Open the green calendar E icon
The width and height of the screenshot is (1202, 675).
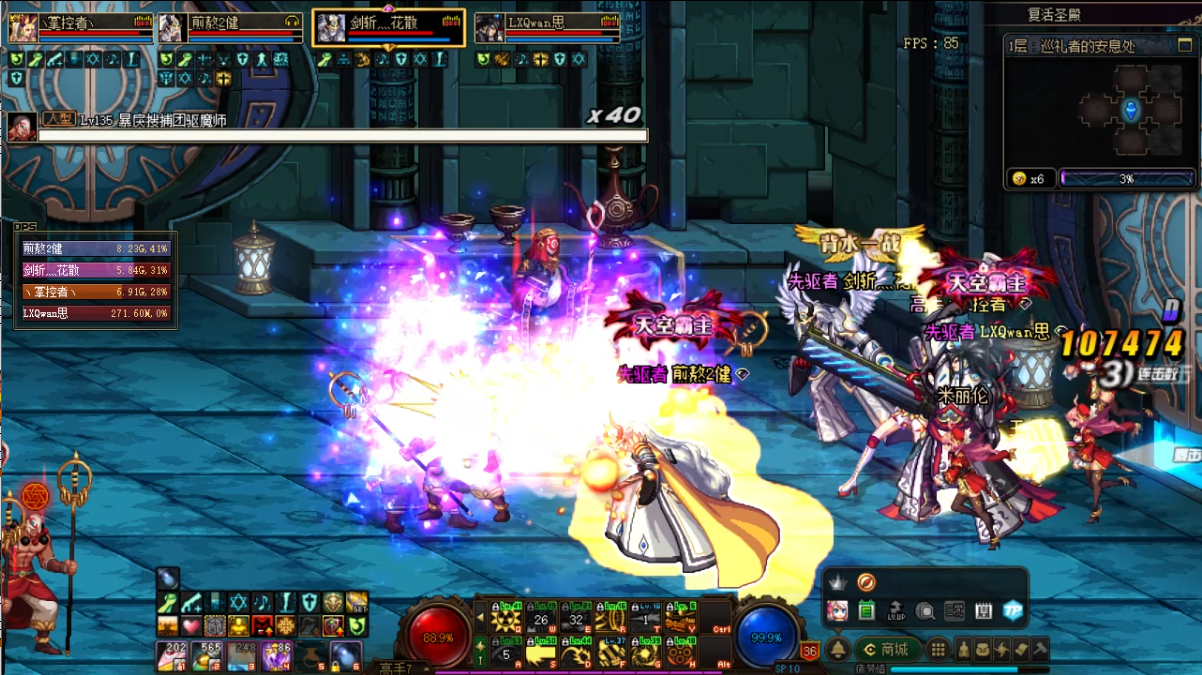pos(866,611)
